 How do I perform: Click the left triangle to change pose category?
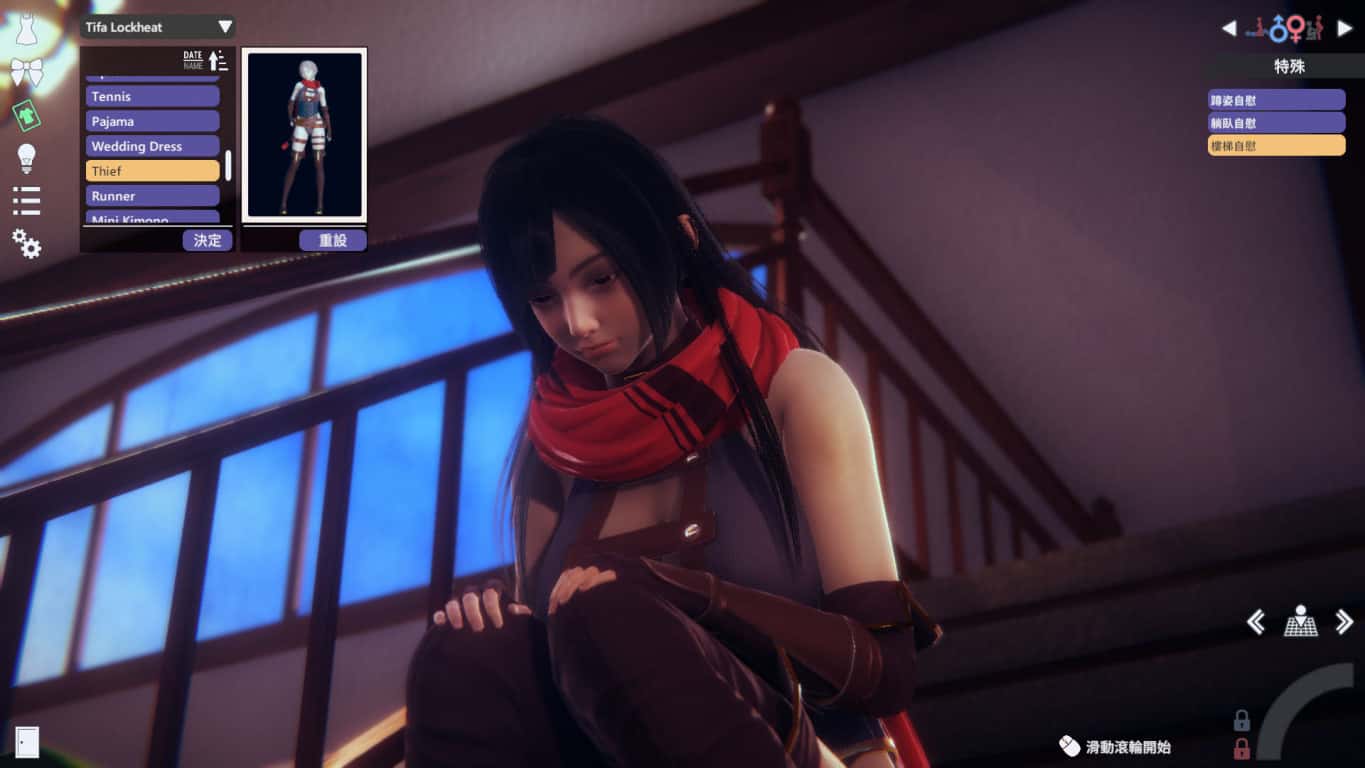pyautogui.click(x=1229, y=27)
